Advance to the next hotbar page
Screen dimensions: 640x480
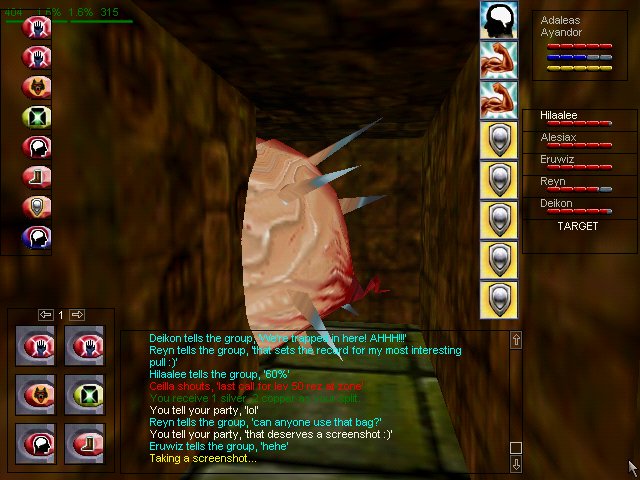(77, 315)
